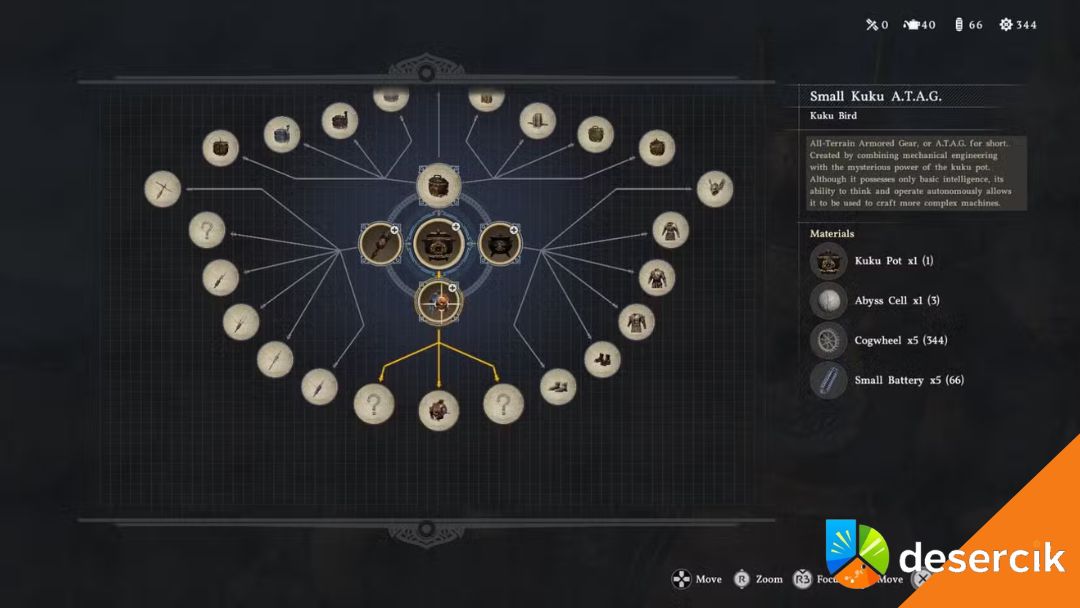Pick the crossed tools node on far left
This screenshot has height=608, width=1080.
click(162, 189)
